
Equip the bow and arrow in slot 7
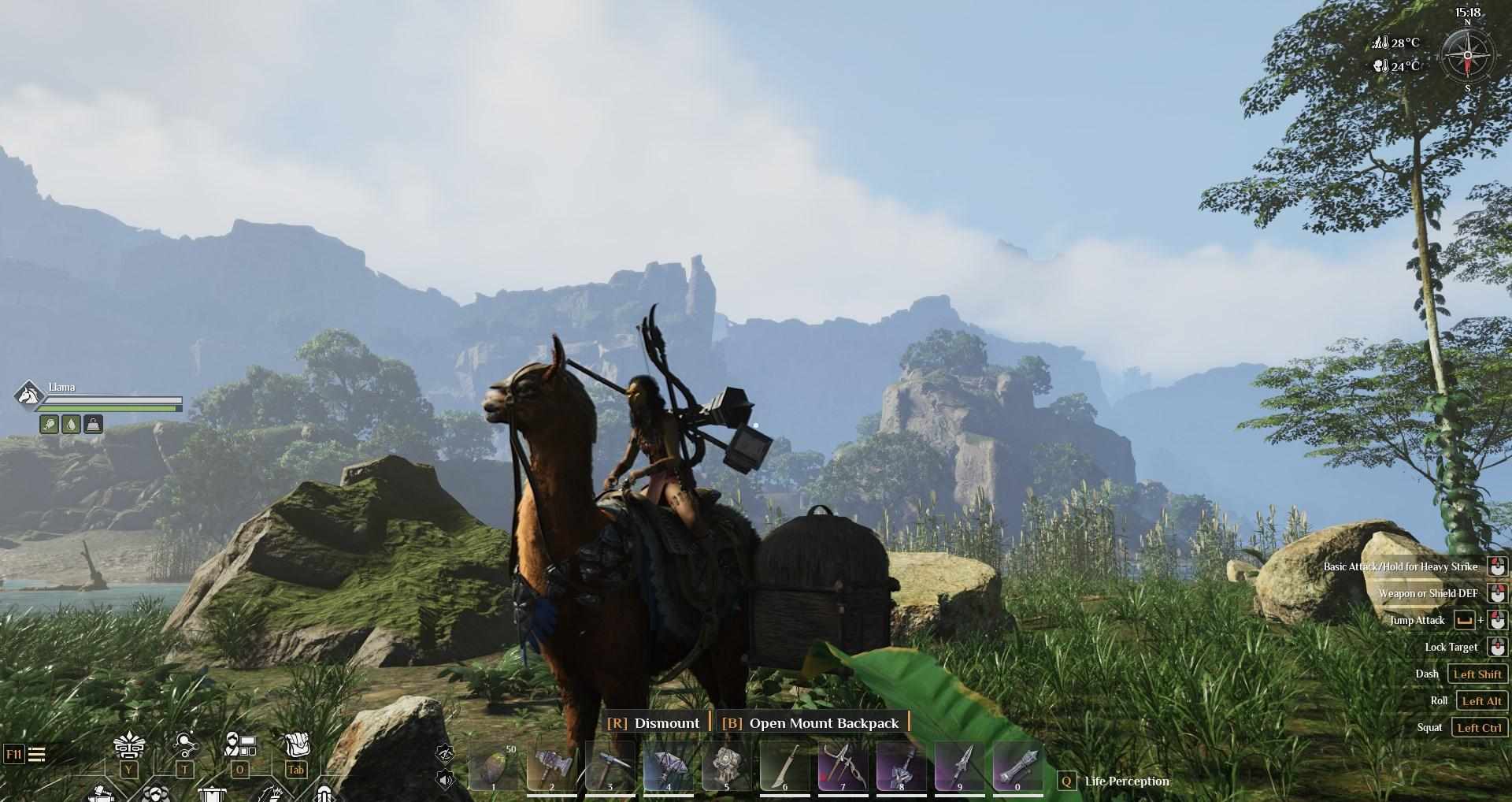click(x=843, y=767)
